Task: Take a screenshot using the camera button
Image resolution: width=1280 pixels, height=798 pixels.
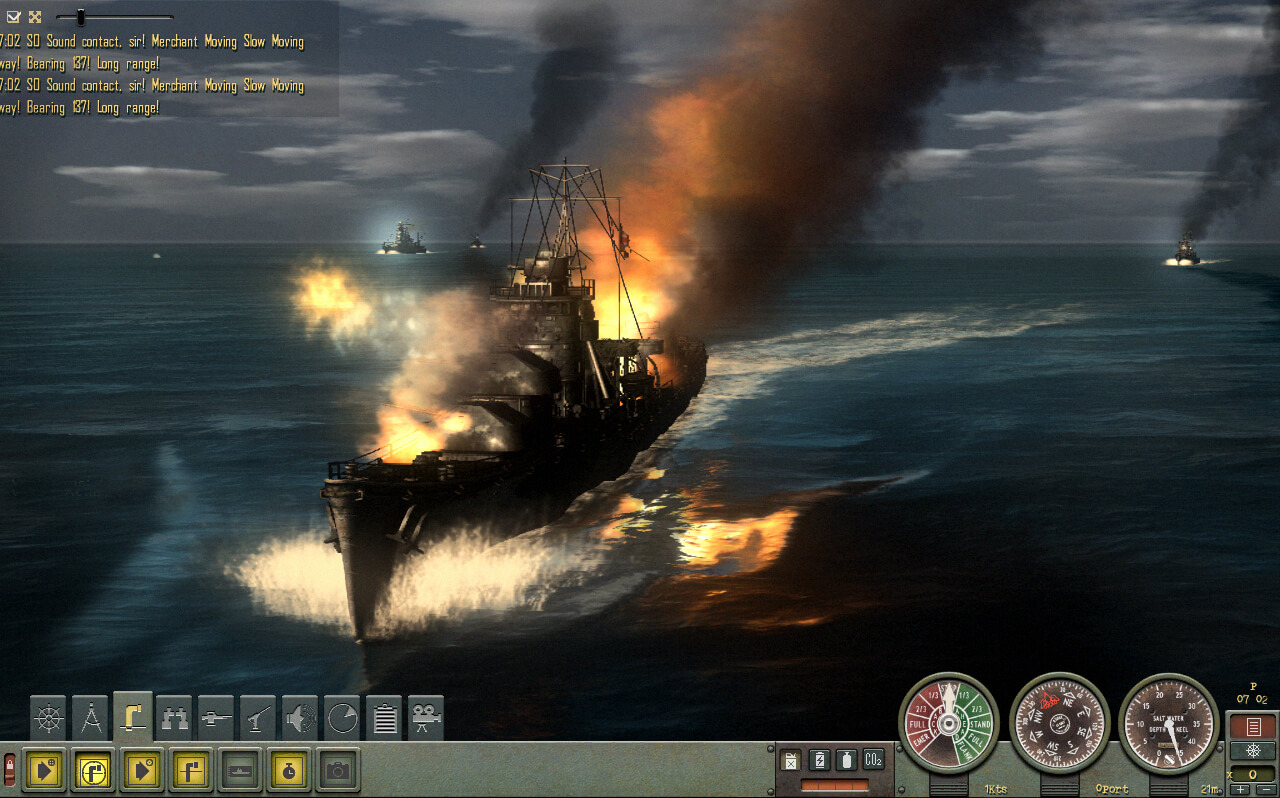Action: 338,771
